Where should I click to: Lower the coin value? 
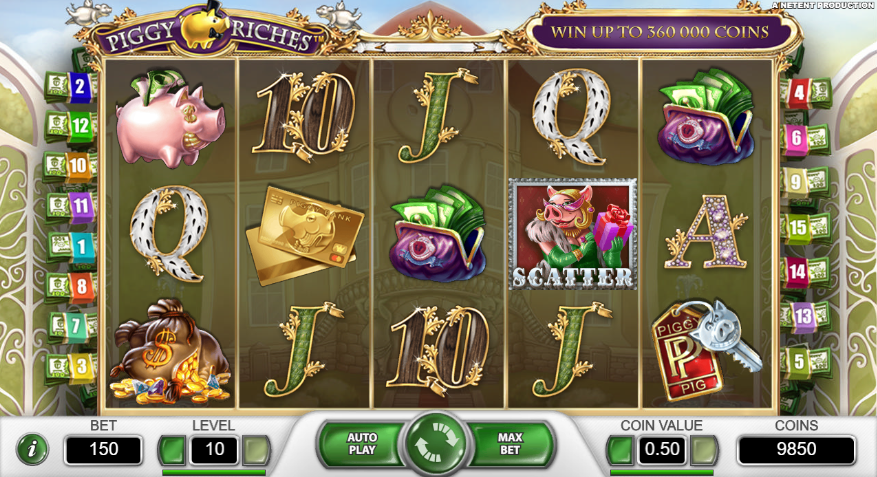pos(621,450)
